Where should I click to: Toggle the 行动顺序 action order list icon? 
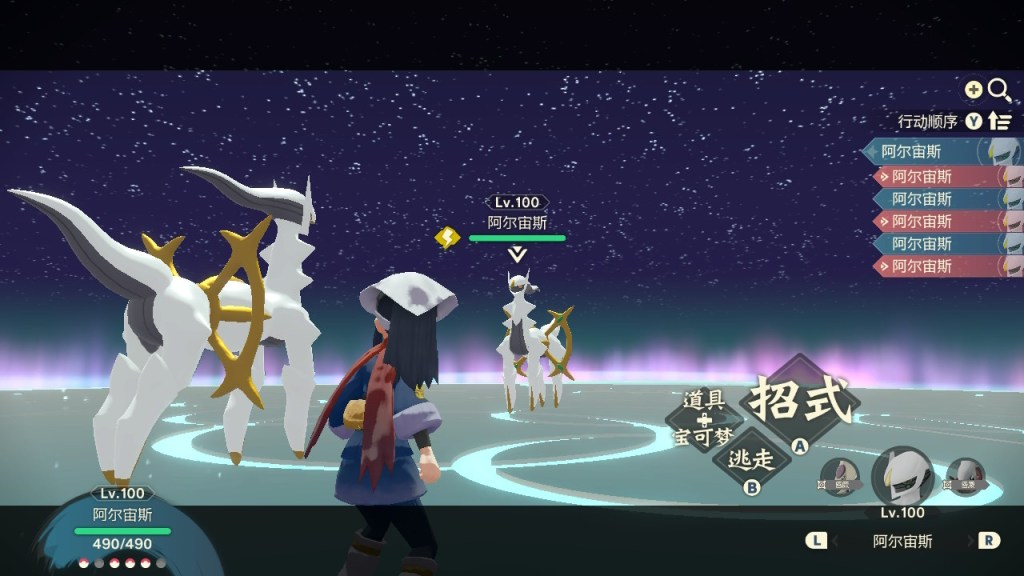coord(1000,121)
